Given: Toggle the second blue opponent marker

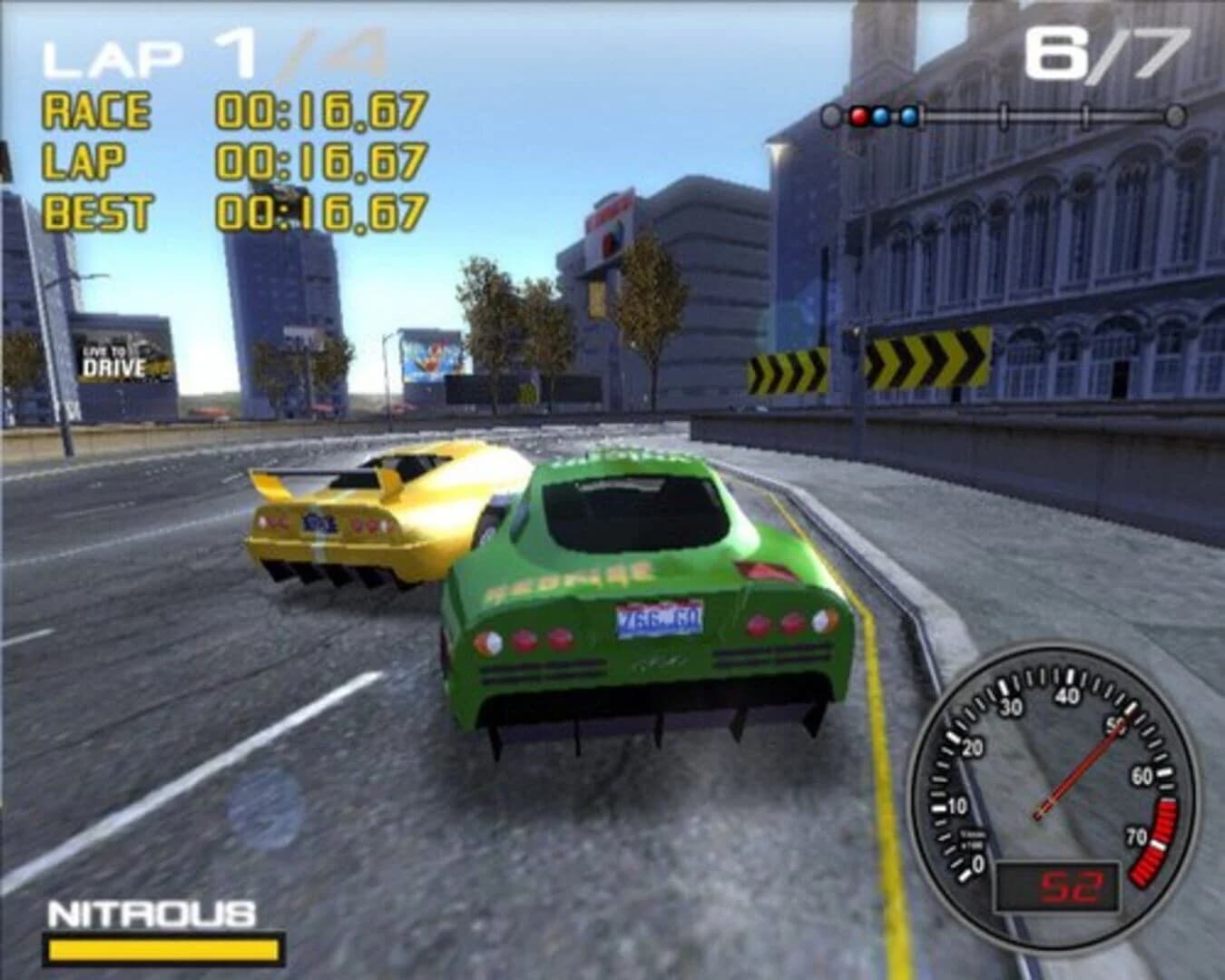Looking at the screenshot, I should click(906, 115).
